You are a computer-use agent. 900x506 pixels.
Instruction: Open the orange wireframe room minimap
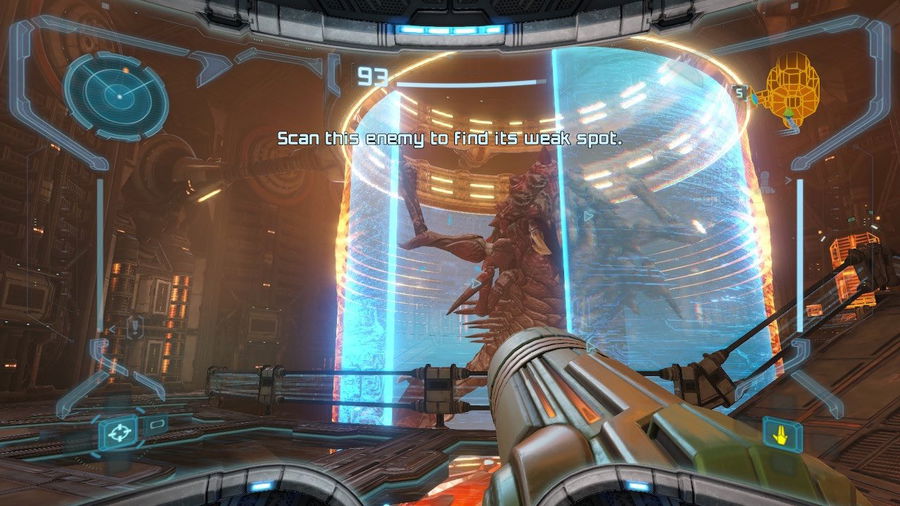coord(793,92)
